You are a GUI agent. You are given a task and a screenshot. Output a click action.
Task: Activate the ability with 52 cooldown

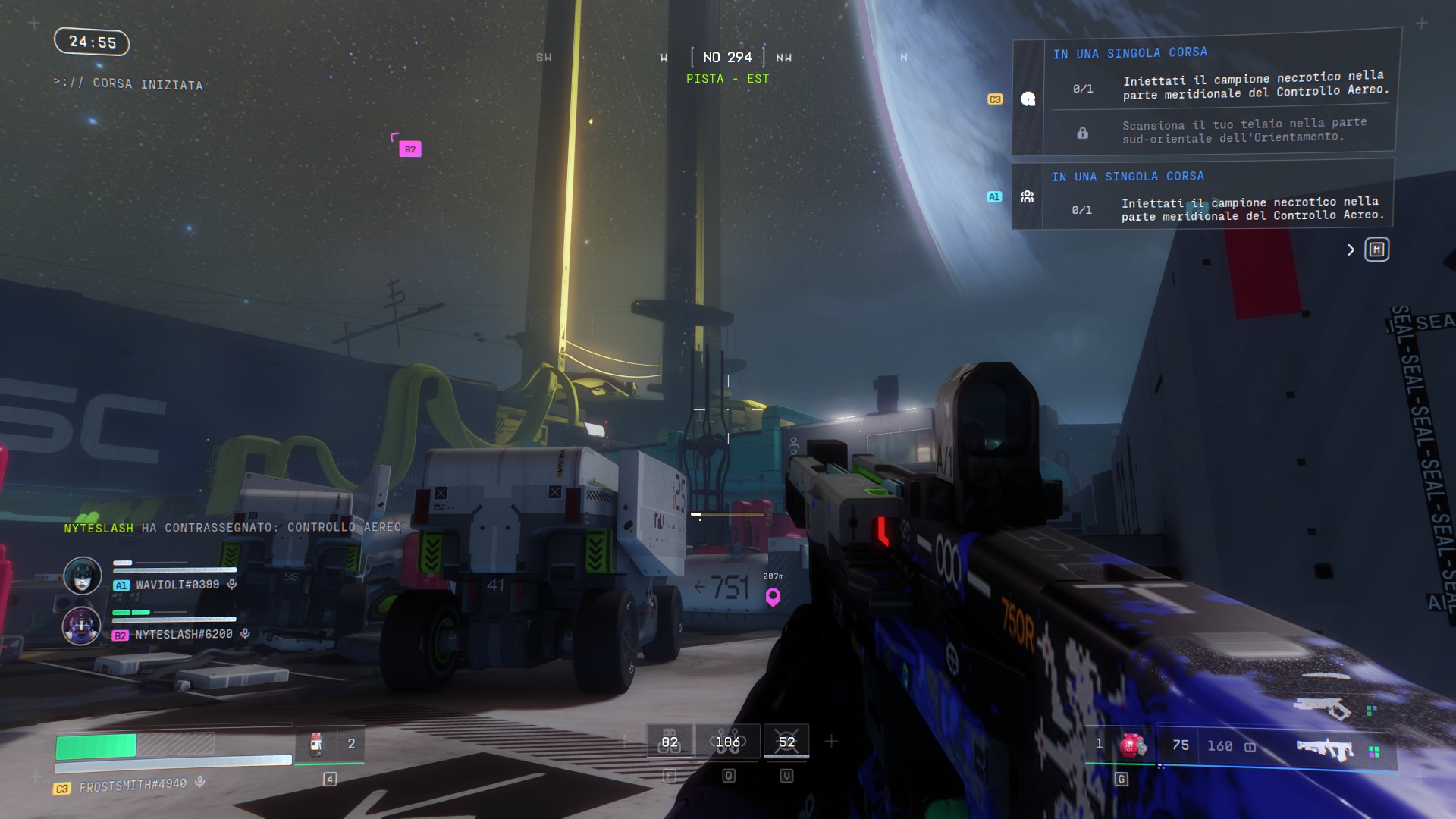(786, 742)
